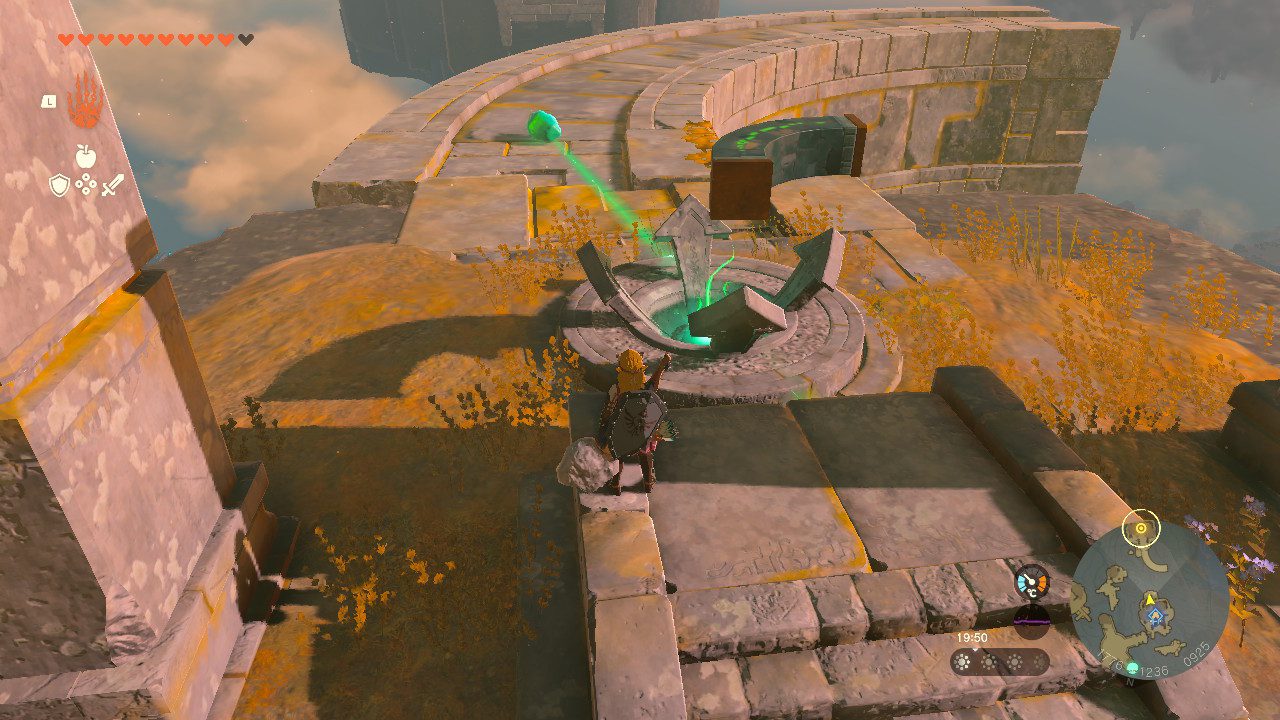Image resolution: width=1280 pixels, height=720 pixels.
Task: Select the apple quick-item icon
Action: (85, 155)
